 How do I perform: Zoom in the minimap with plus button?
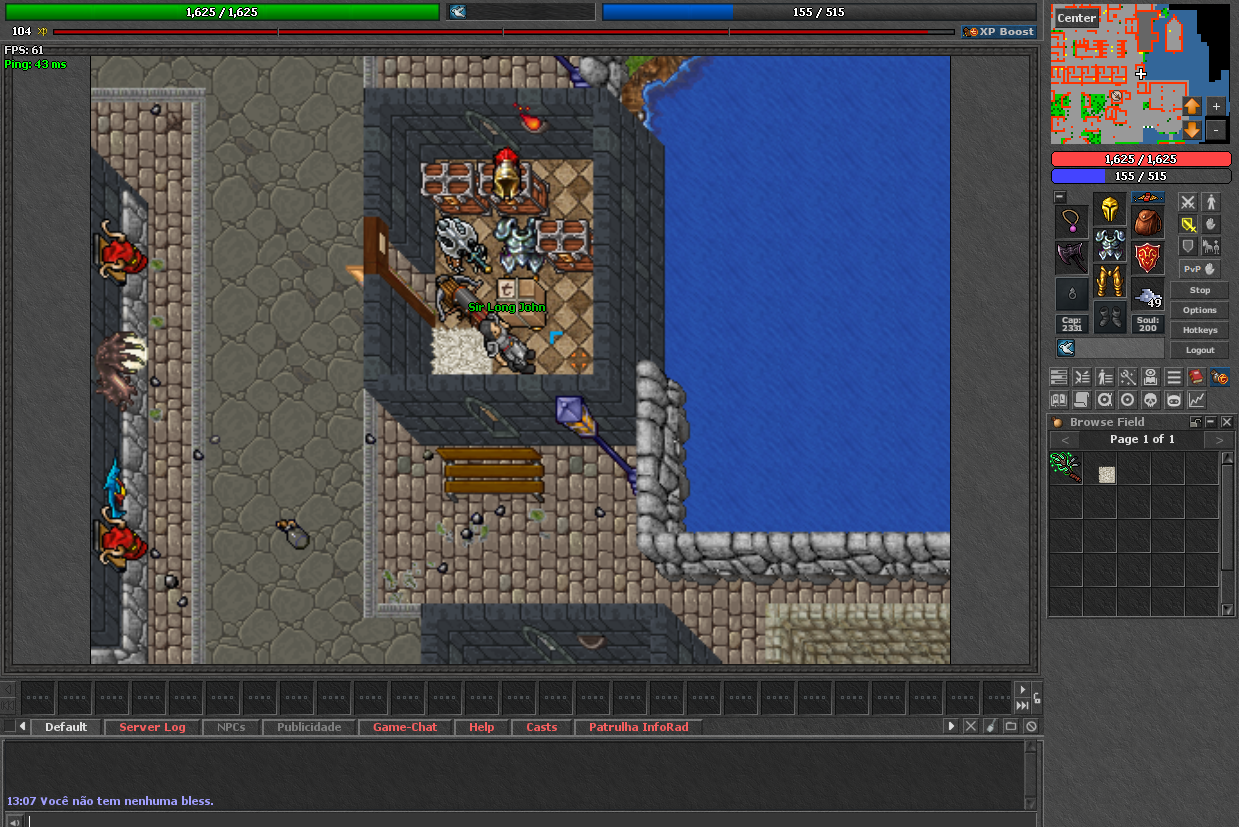[1216, 106]
